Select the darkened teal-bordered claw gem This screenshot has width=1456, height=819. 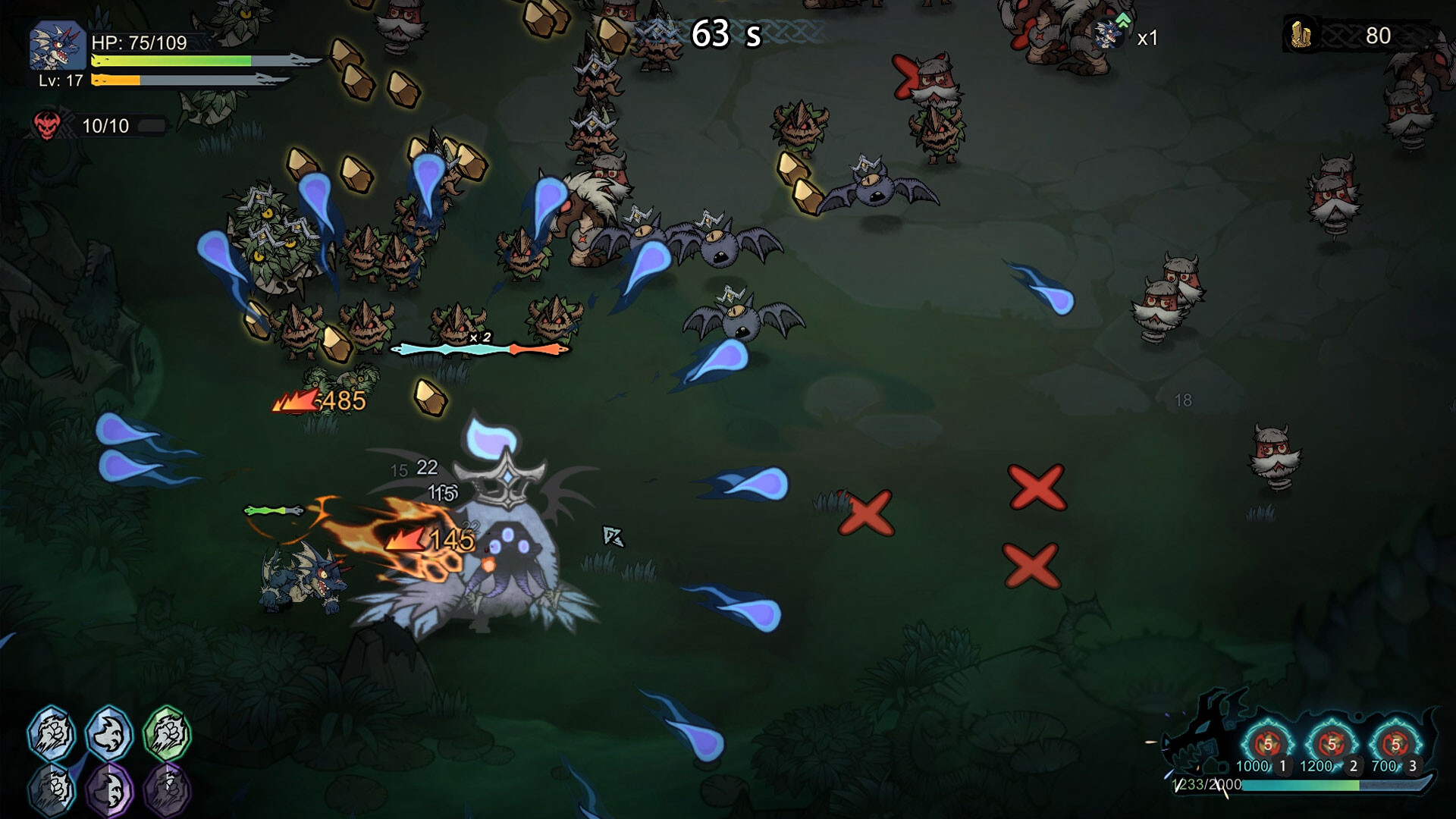(x=52, y=789)
